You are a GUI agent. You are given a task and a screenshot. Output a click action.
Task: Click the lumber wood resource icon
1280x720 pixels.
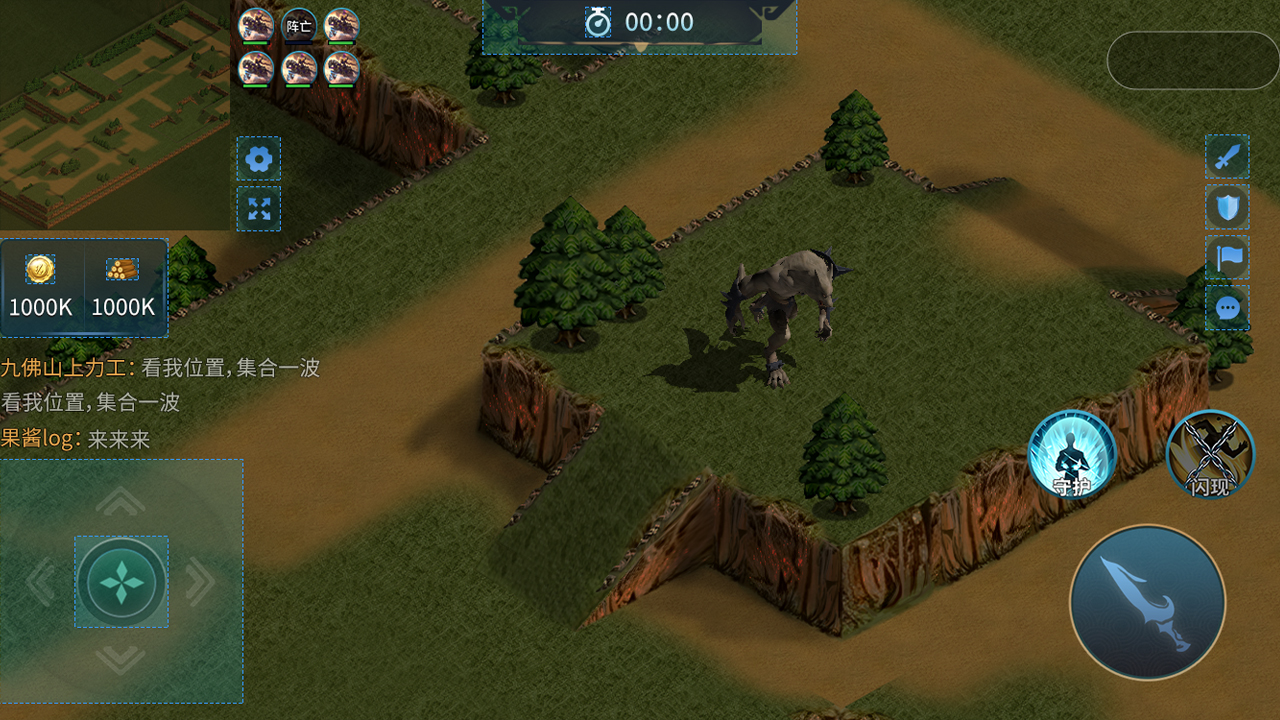[x=122, y=269]
